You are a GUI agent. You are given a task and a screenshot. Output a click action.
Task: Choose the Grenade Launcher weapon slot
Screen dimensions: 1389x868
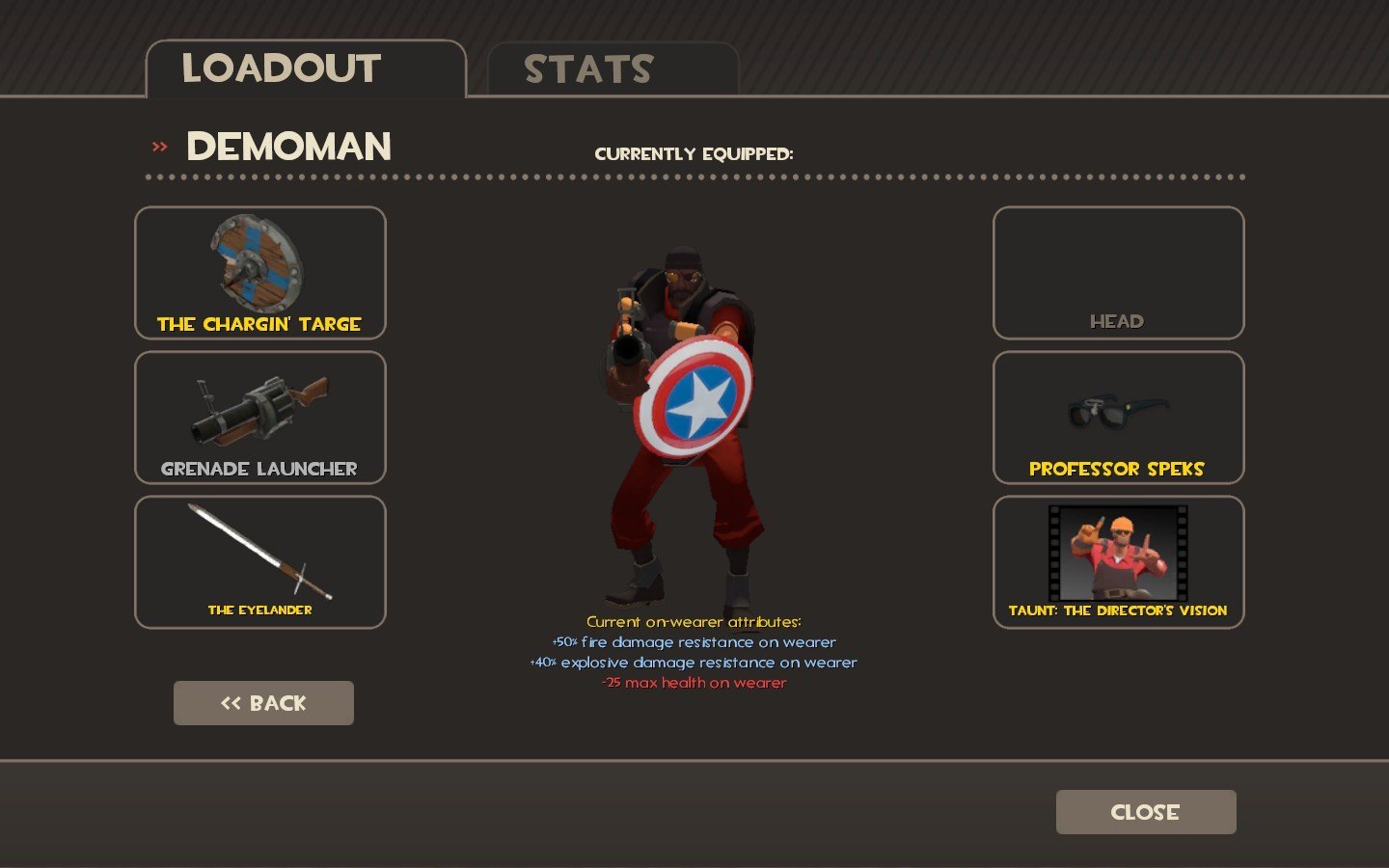point(260,418)
